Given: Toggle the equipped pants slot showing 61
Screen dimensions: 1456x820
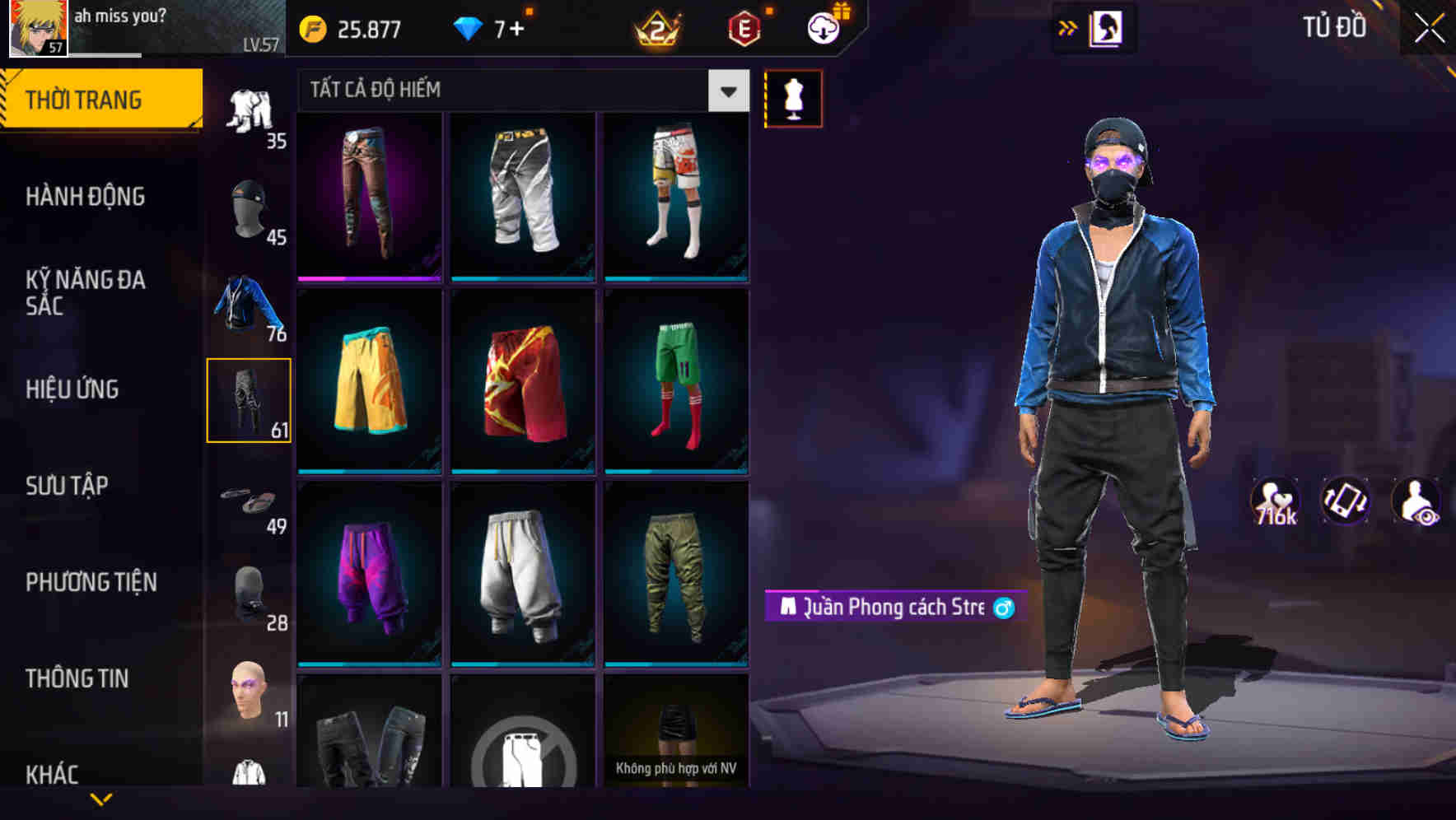Looking at the screenshot, I should click(x=250, y=398).
